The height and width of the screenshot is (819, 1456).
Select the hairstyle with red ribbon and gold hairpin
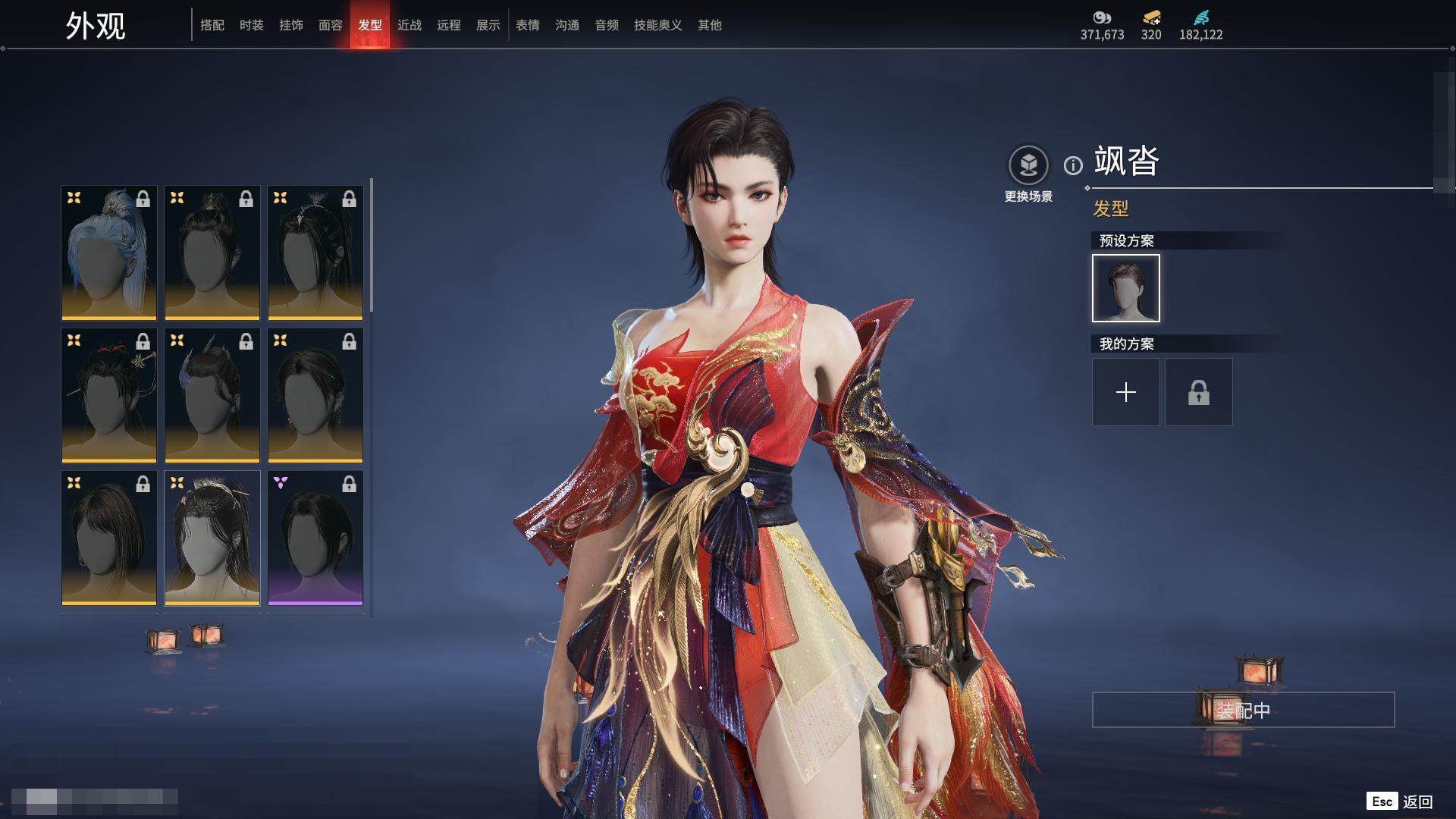pyautogui.click(x=109, y=395)
